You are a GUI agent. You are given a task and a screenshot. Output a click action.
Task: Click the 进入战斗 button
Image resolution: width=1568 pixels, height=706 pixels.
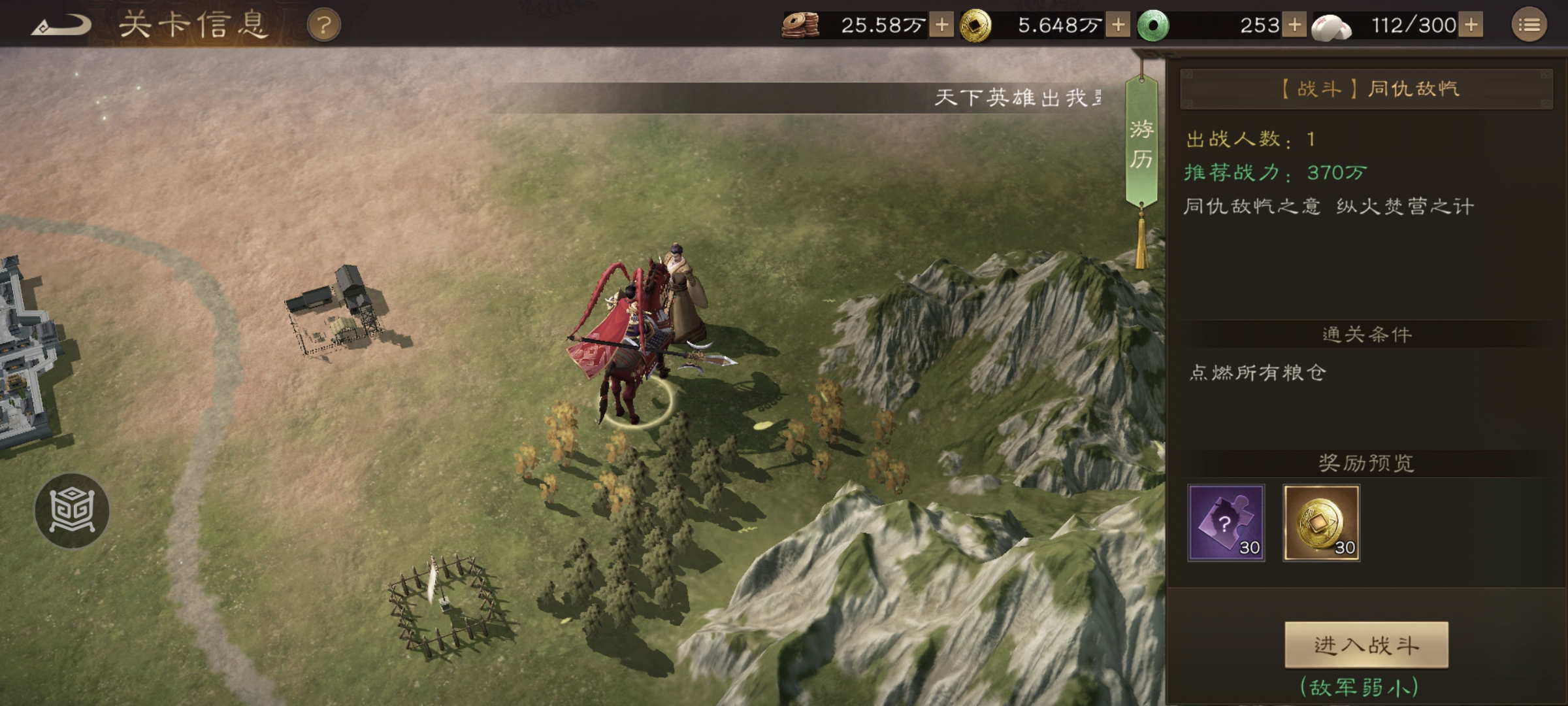1366,645
